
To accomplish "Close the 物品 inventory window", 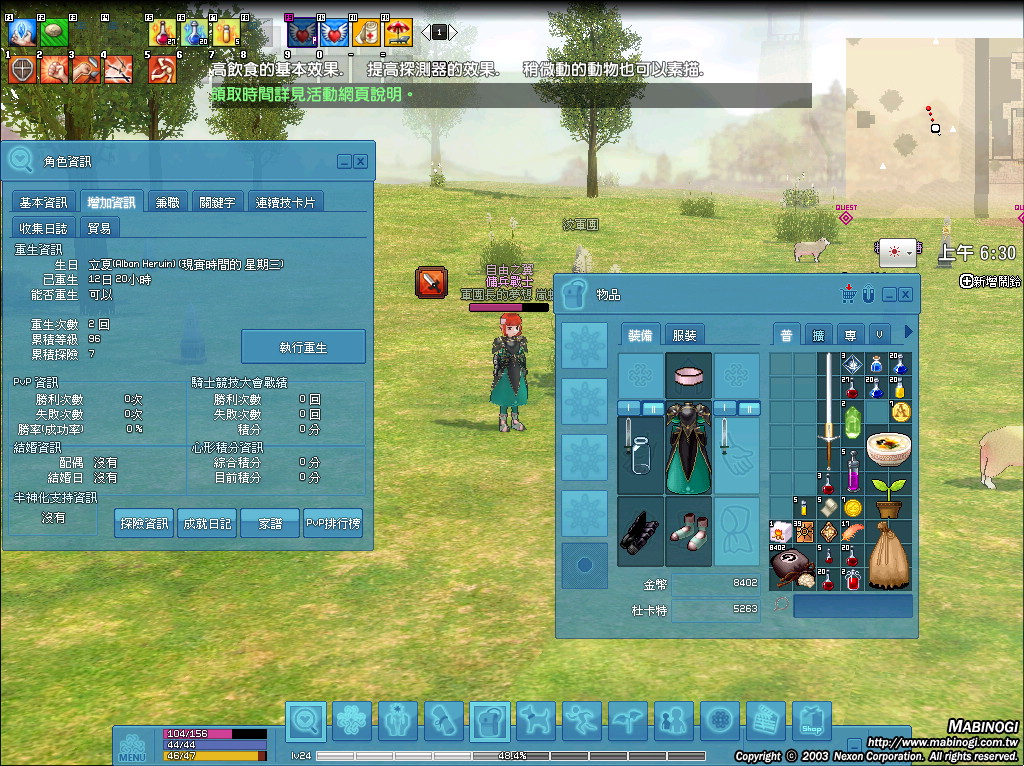I will [905, 294].
